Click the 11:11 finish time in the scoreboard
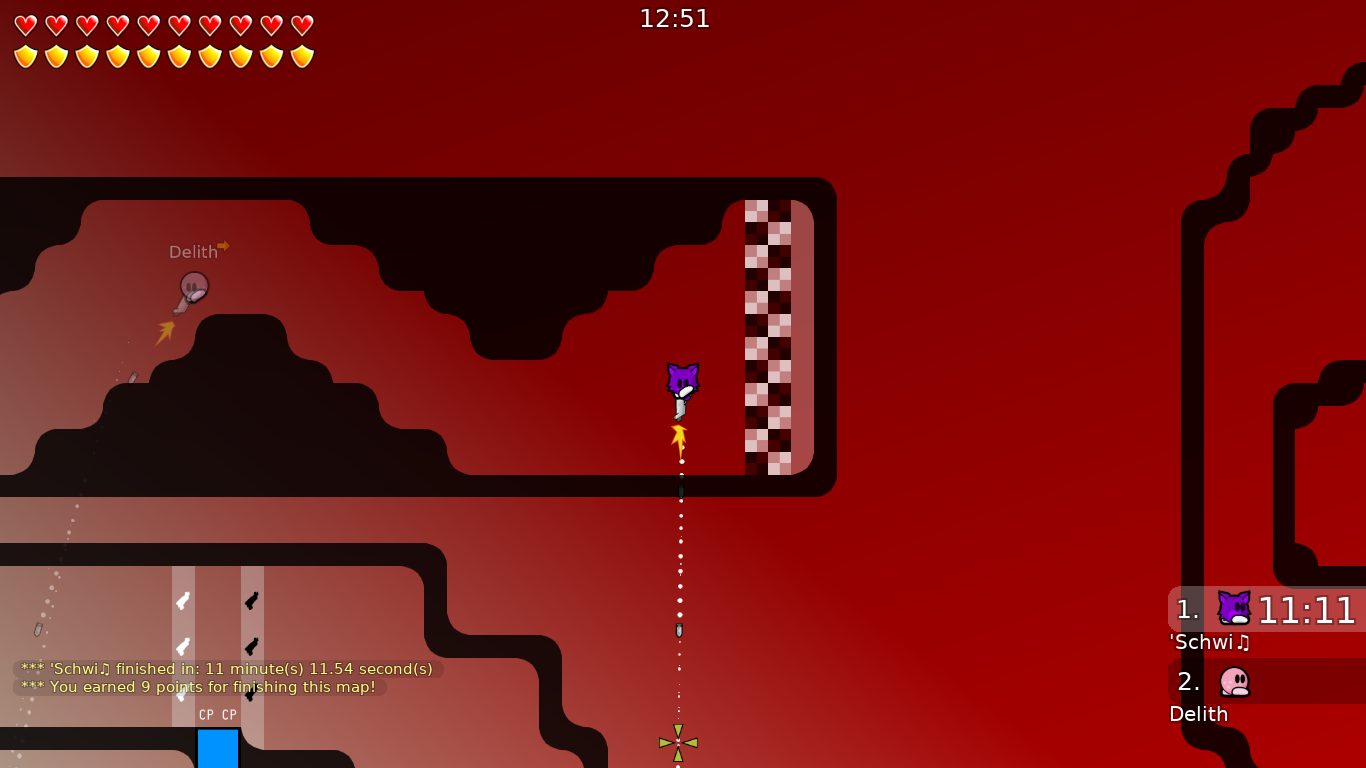 coord(1307,610)
